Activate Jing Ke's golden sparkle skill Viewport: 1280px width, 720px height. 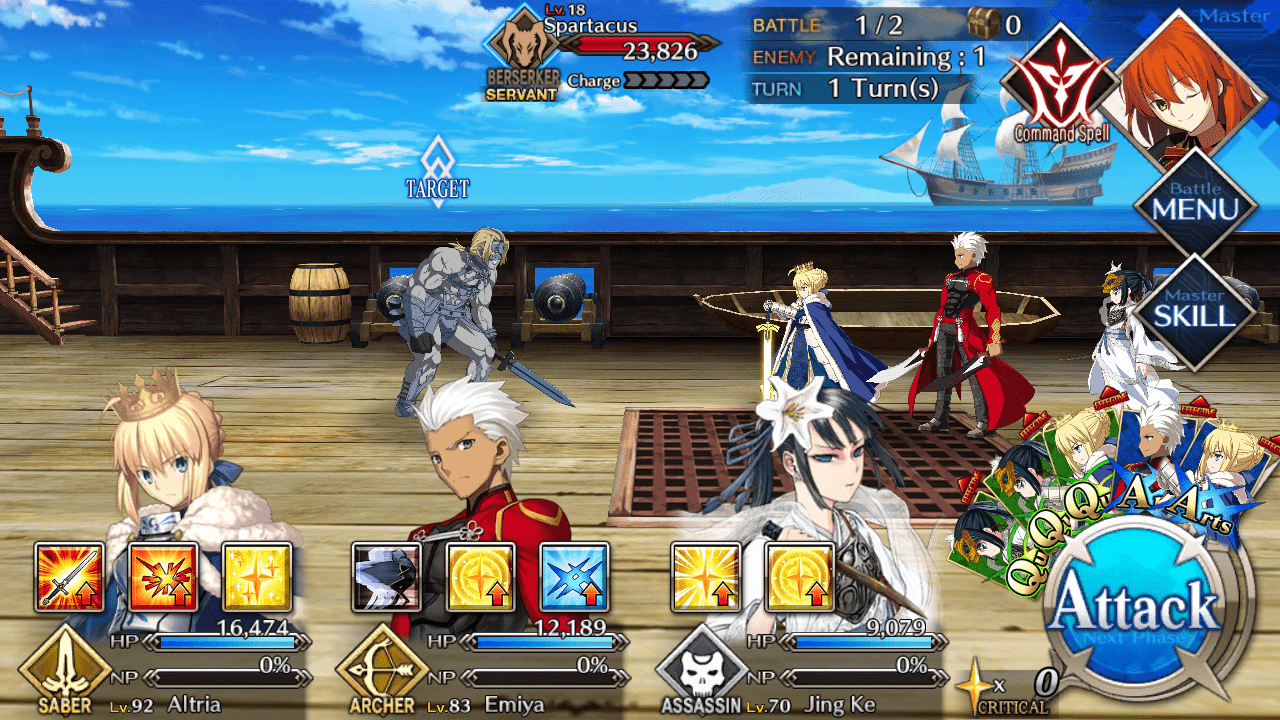point(705,577)
